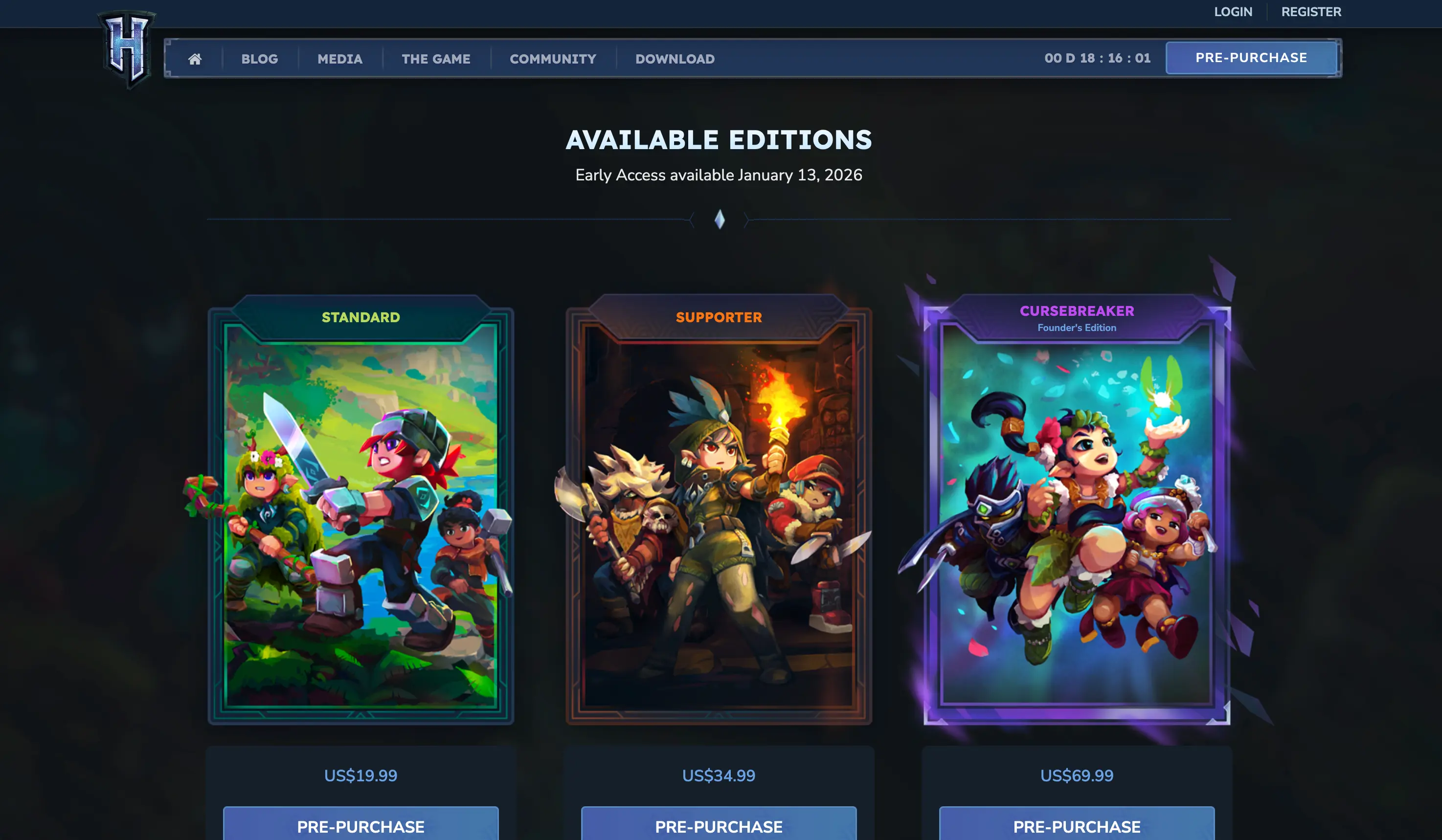Click the Register link
Viewport: 1442px width, 840px height.
tap(1311, 12)
